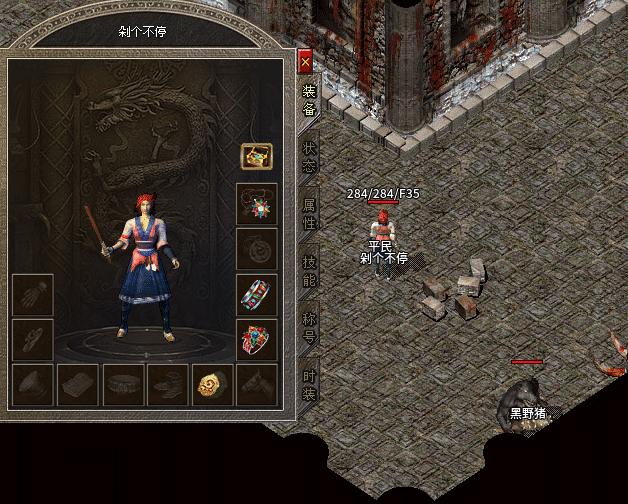Select the empty mount horse slot
Image resolution: width=628 pixels, height=504 pixels.
257,385
